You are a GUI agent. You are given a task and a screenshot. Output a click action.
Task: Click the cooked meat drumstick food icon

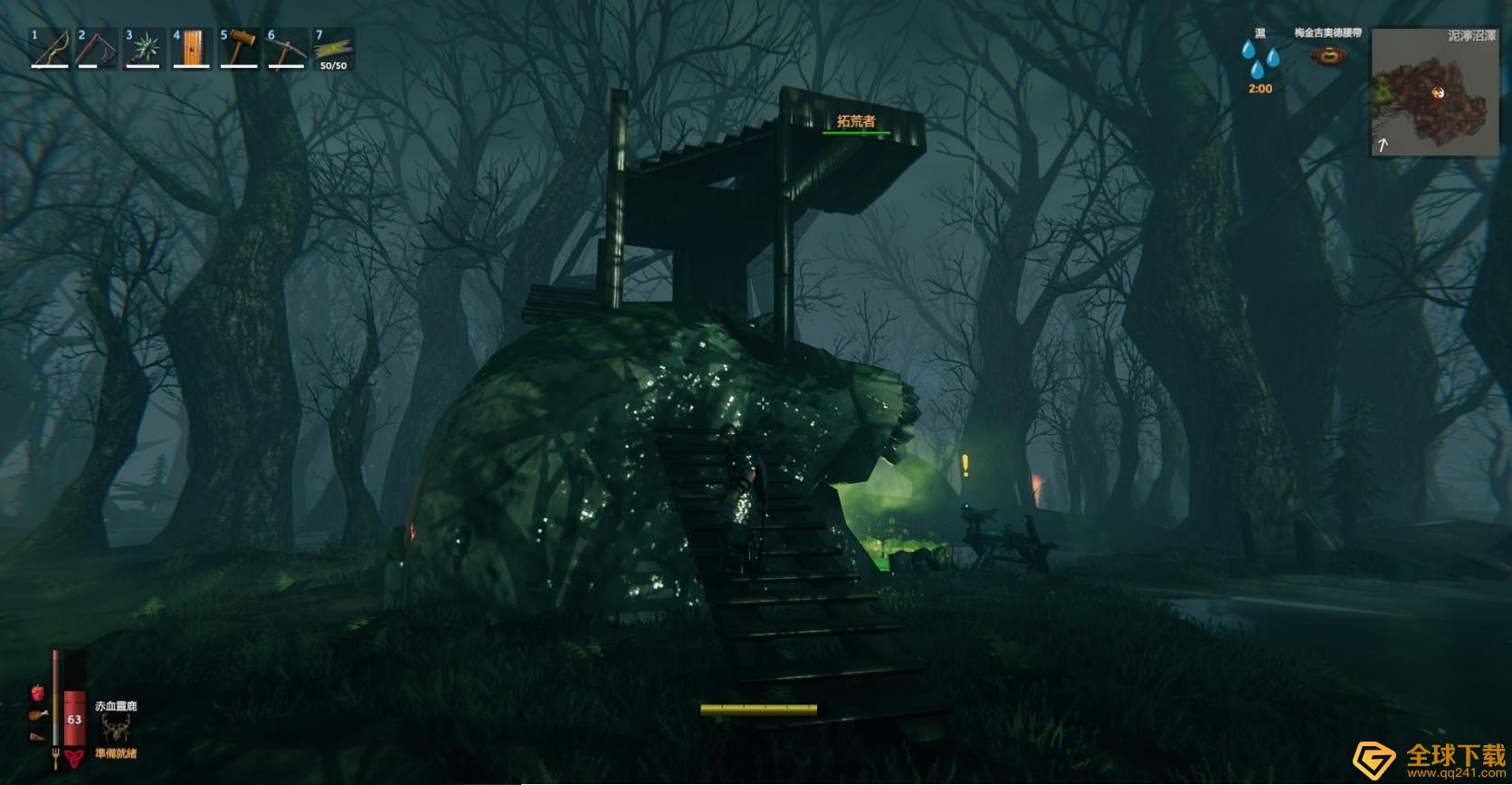point(37,714)
